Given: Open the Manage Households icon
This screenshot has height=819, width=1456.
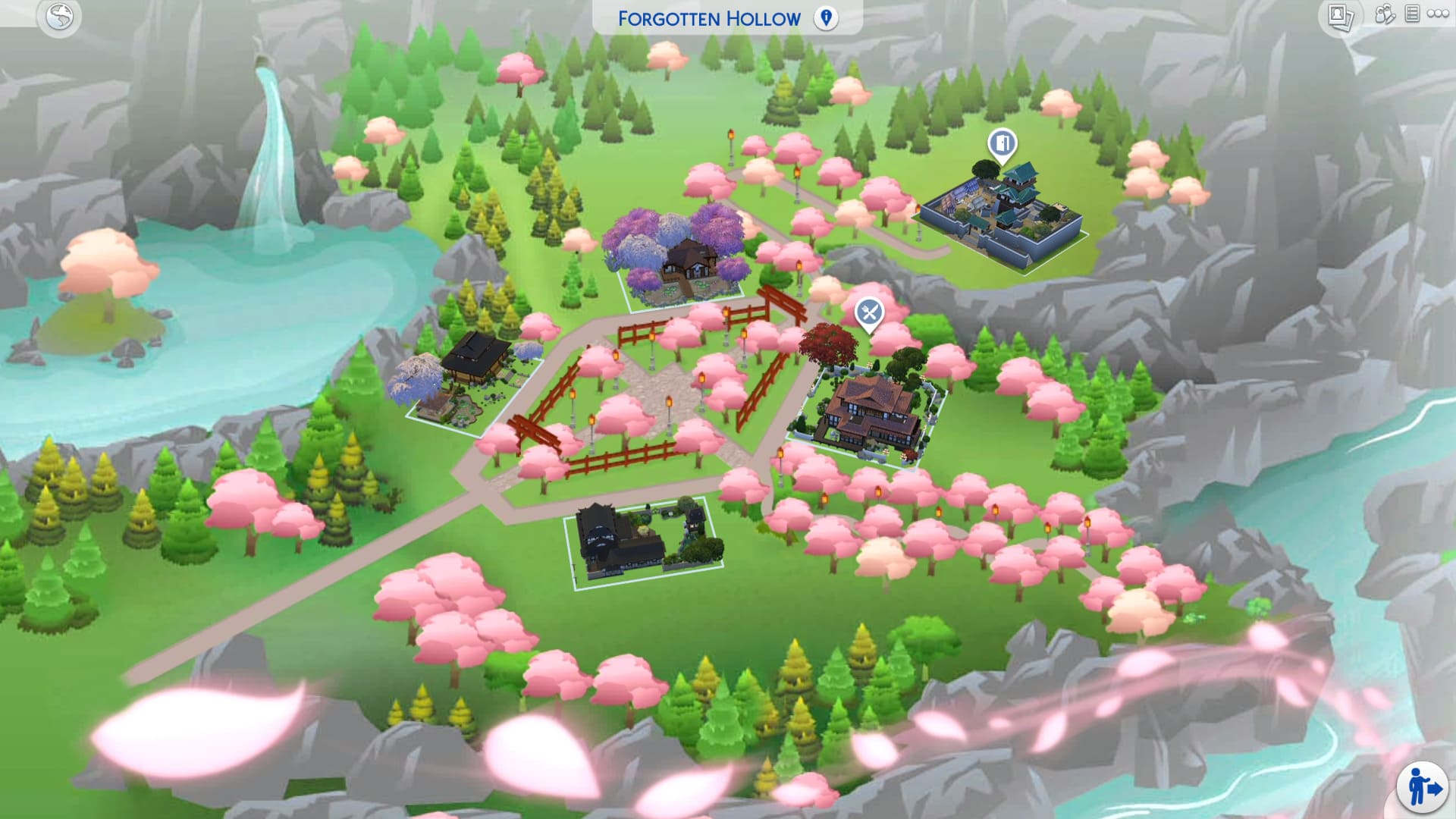Looking at the screenshot, I should (x=1385, y=14).
